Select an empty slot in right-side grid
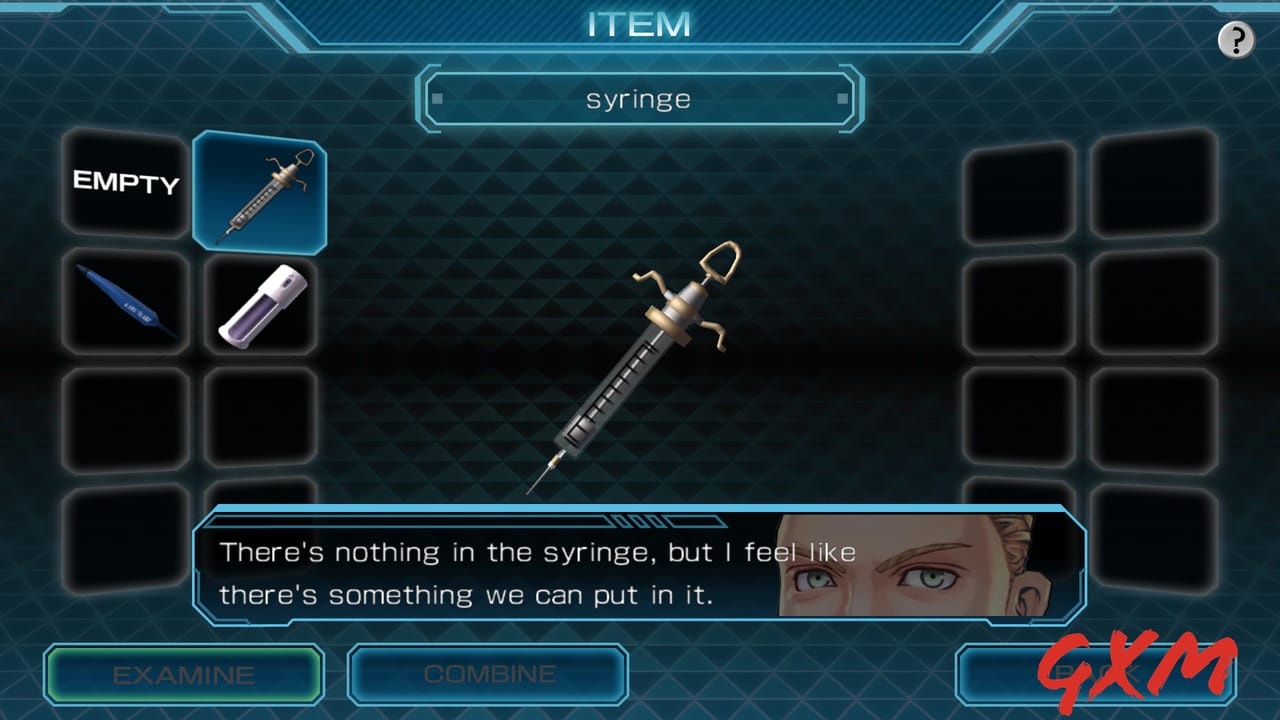 pos(1018,305)
